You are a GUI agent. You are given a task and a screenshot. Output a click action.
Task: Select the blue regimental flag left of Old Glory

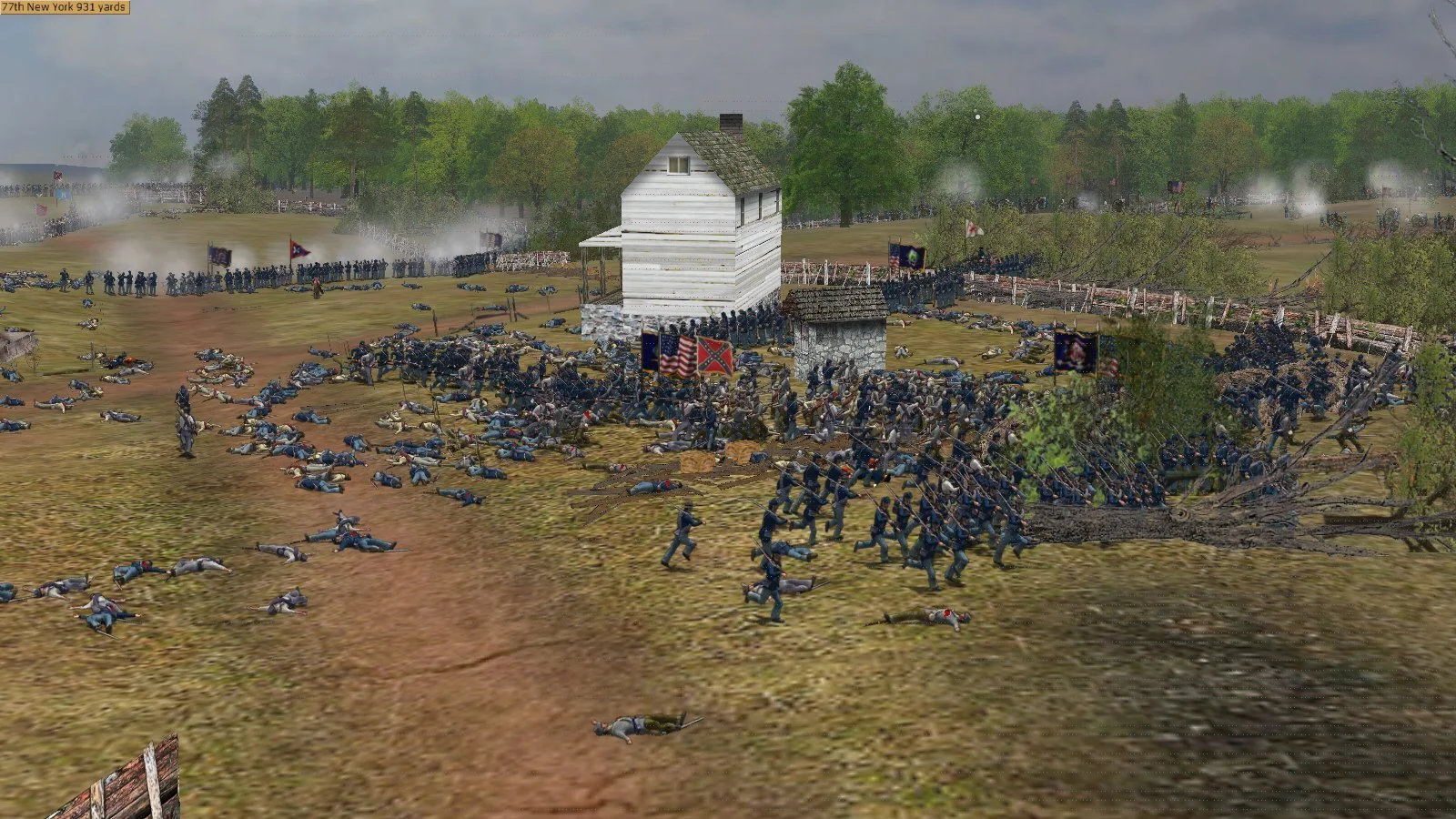(650, 350)
